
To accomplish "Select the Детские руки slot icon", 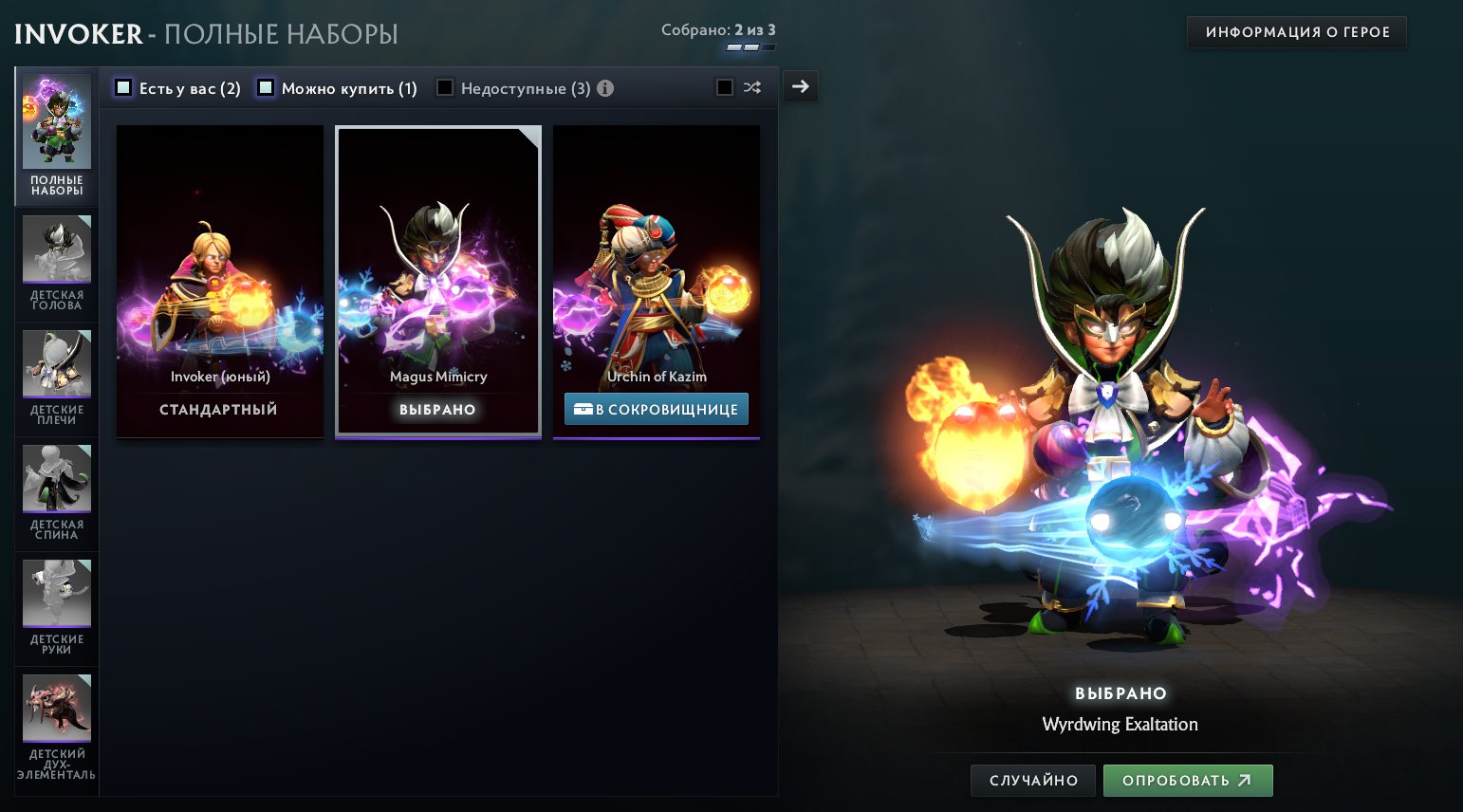I will tap(56, 593).
